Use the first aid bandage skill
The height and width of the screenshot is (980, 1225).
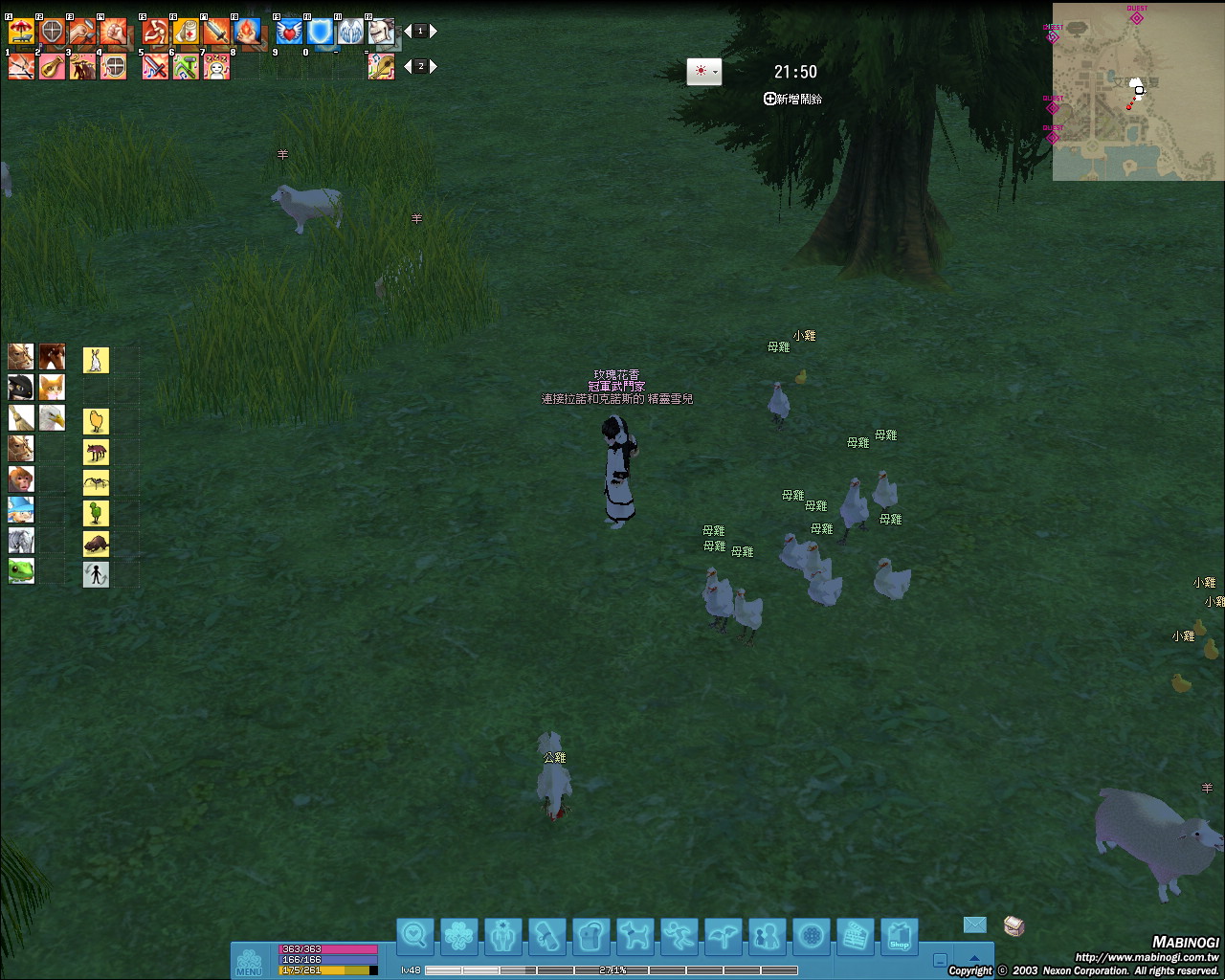[x=186, y=32]
